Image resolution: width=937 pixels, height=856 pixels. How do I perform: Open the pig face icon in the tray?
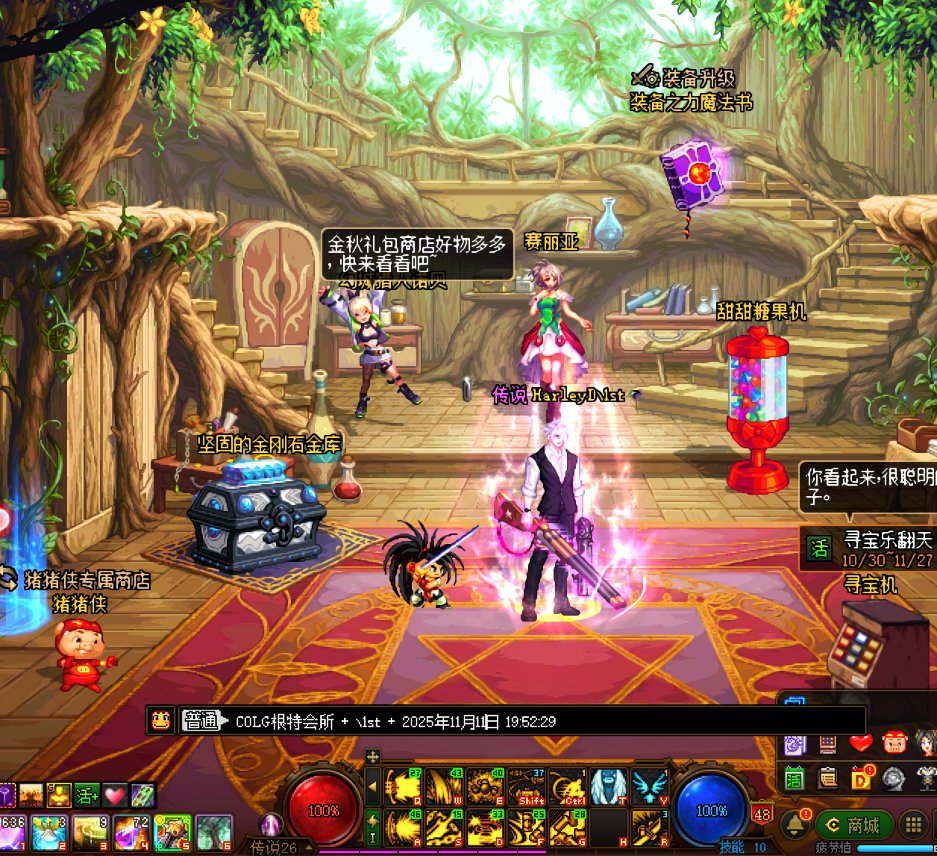(x=894, y=743)
